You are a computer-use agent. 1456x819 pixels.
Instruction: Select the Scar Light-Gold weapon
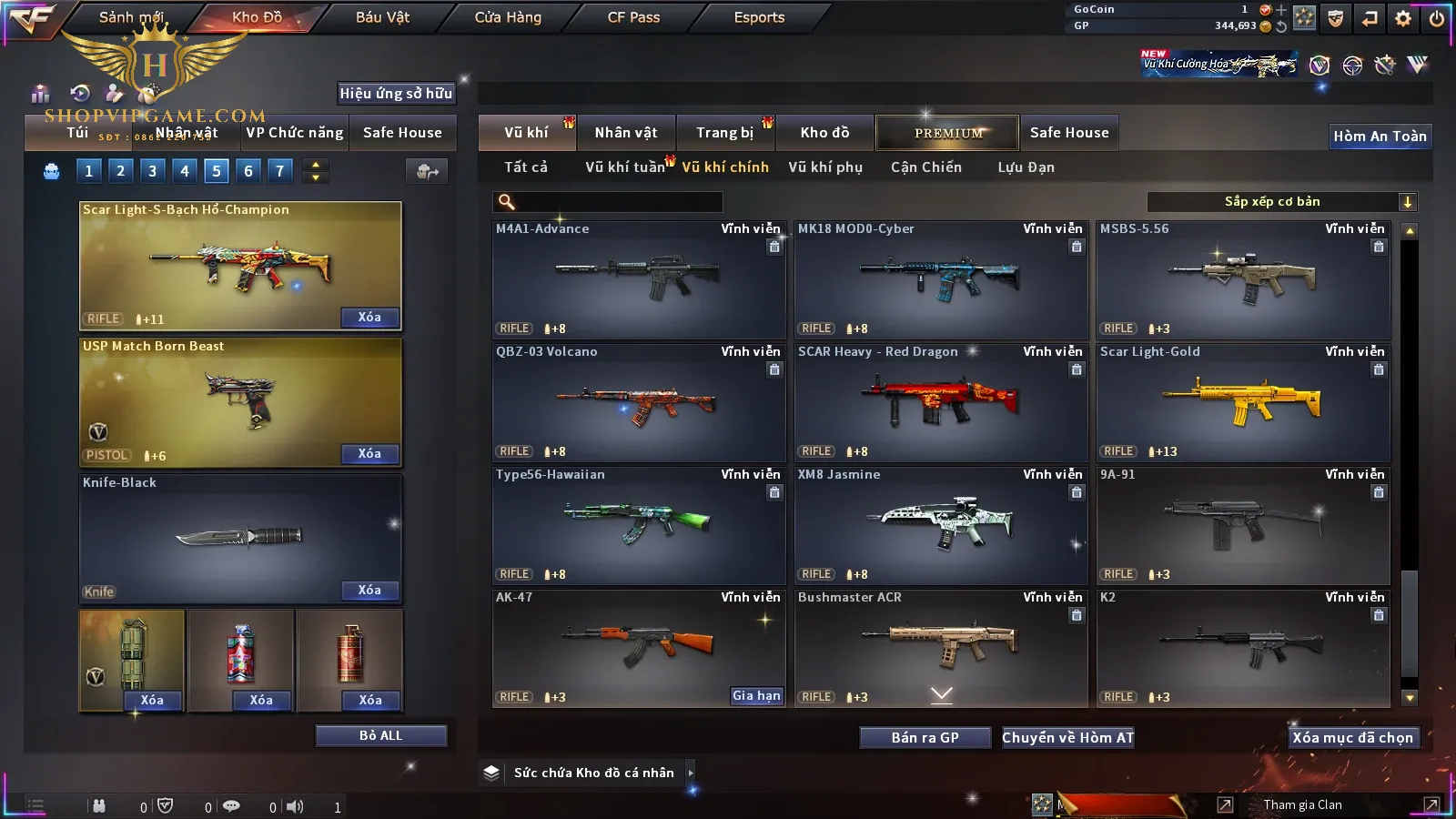(x=1243, y=402)
